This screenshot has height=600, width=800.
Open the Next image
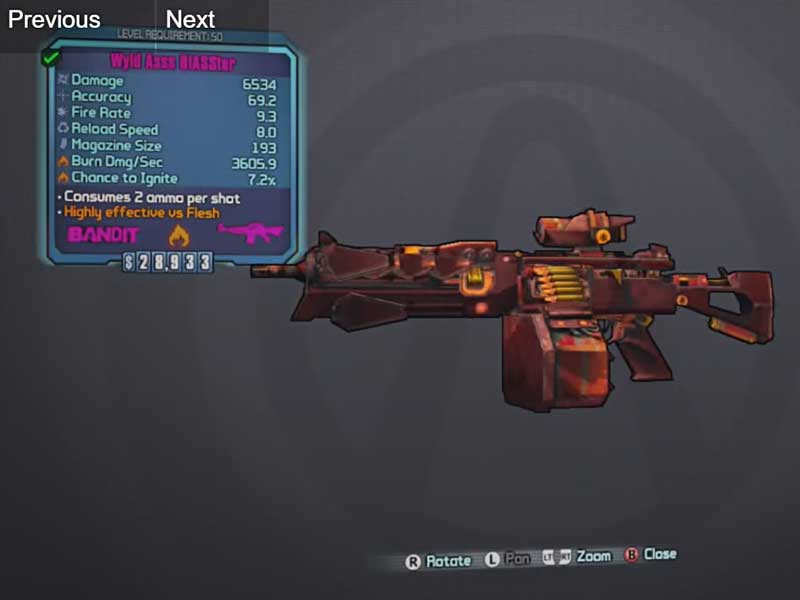pos(190,19)
